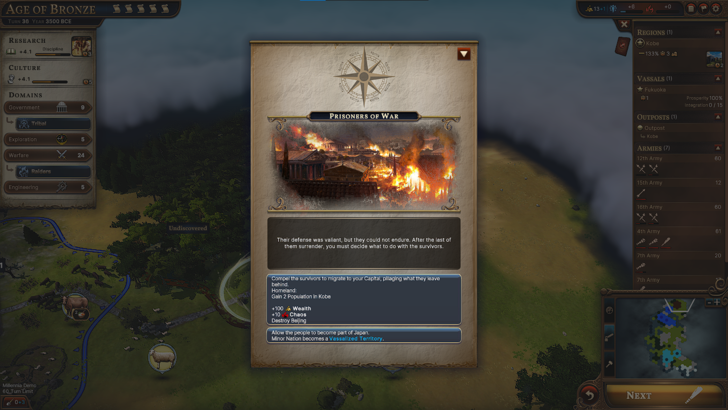This screenshot has height=410, width=728.
Task: Zoom in the minimap with plus button
Action: (717, 301)
